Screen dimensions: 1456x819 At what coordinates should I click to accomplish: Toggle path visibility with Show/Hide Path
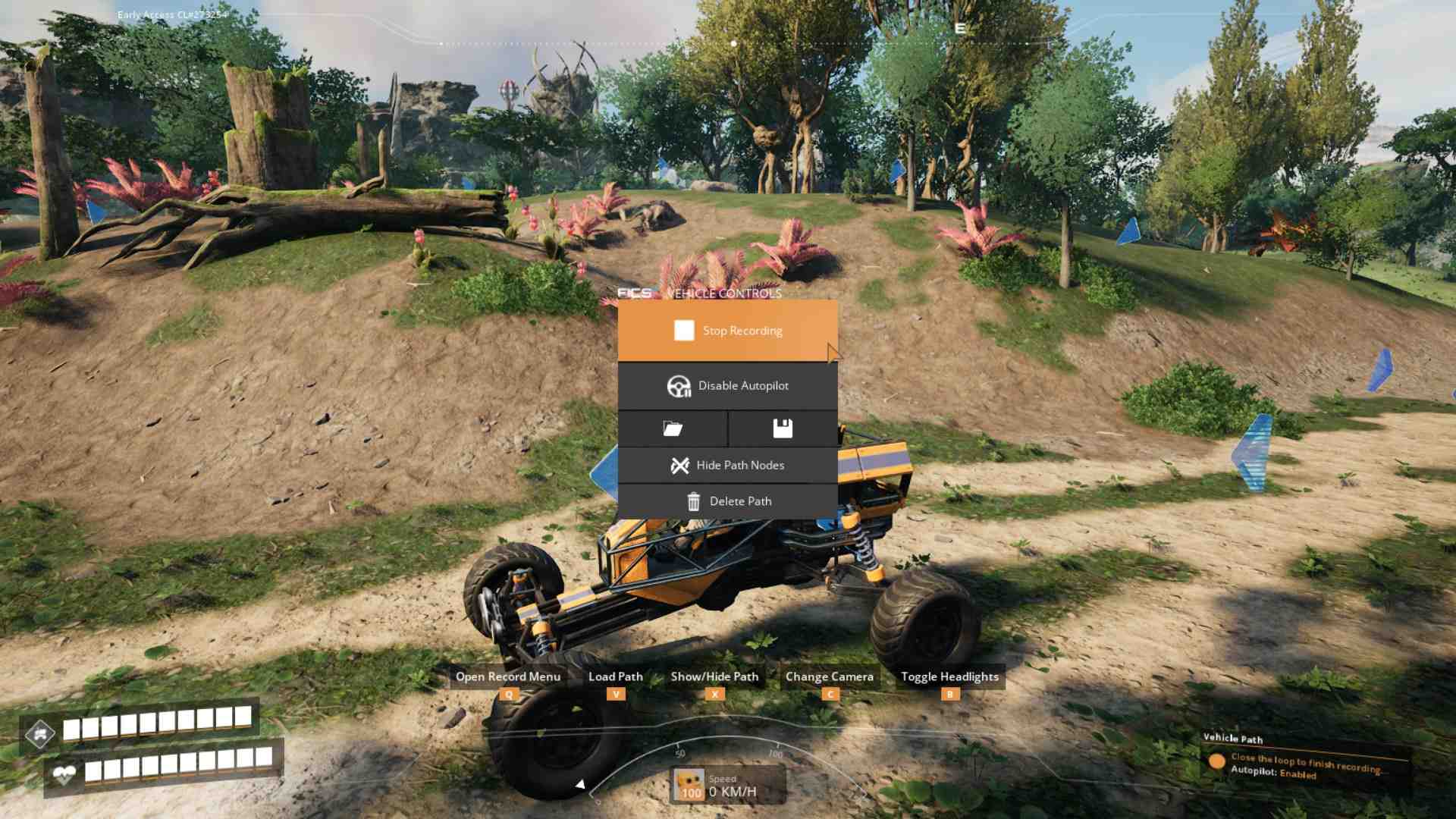[x=714, y=676]
